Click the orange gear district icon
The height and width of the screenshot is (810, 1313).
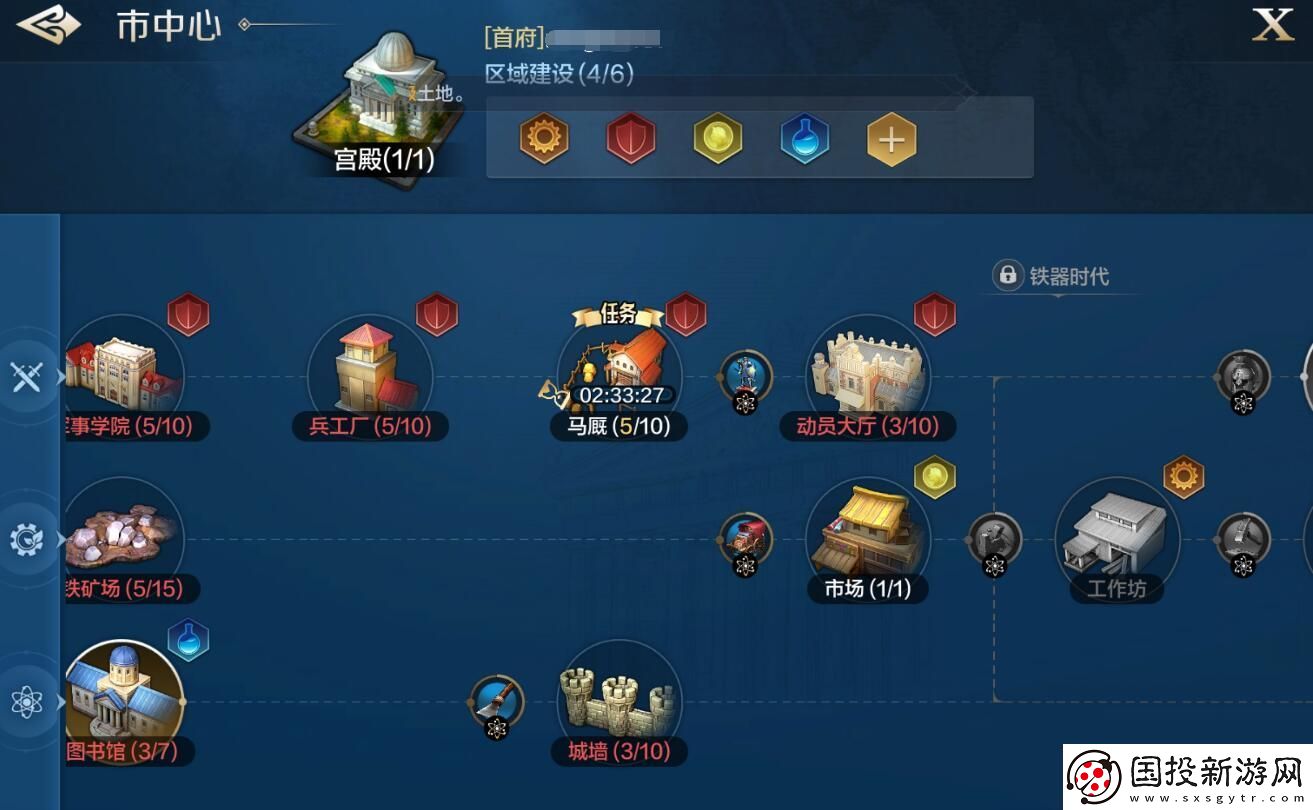[x=544, y=138]
